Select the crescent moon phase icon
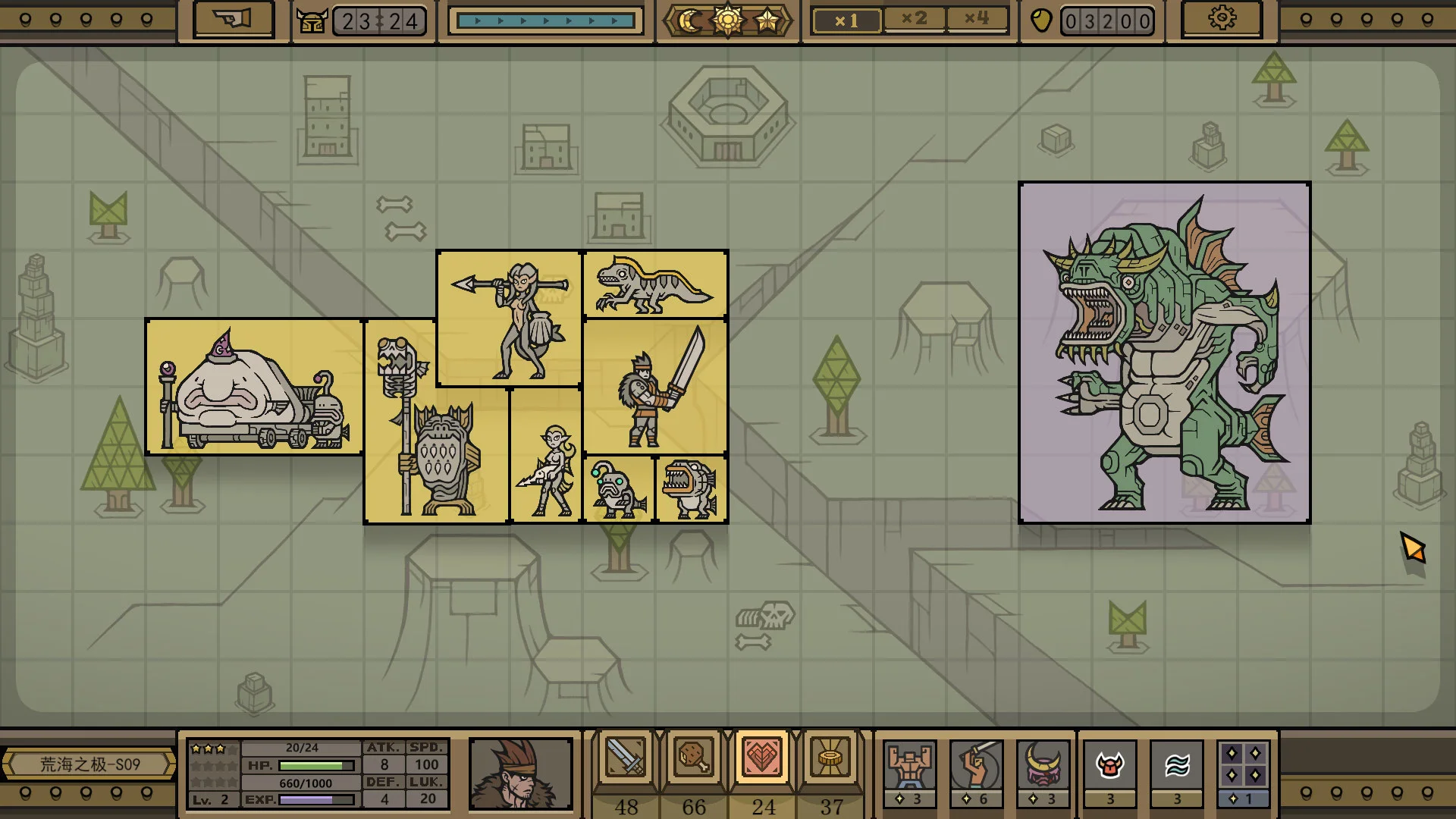Image resolution: width=1456 pixels, height=819 pixels. (x=690, y=20)
